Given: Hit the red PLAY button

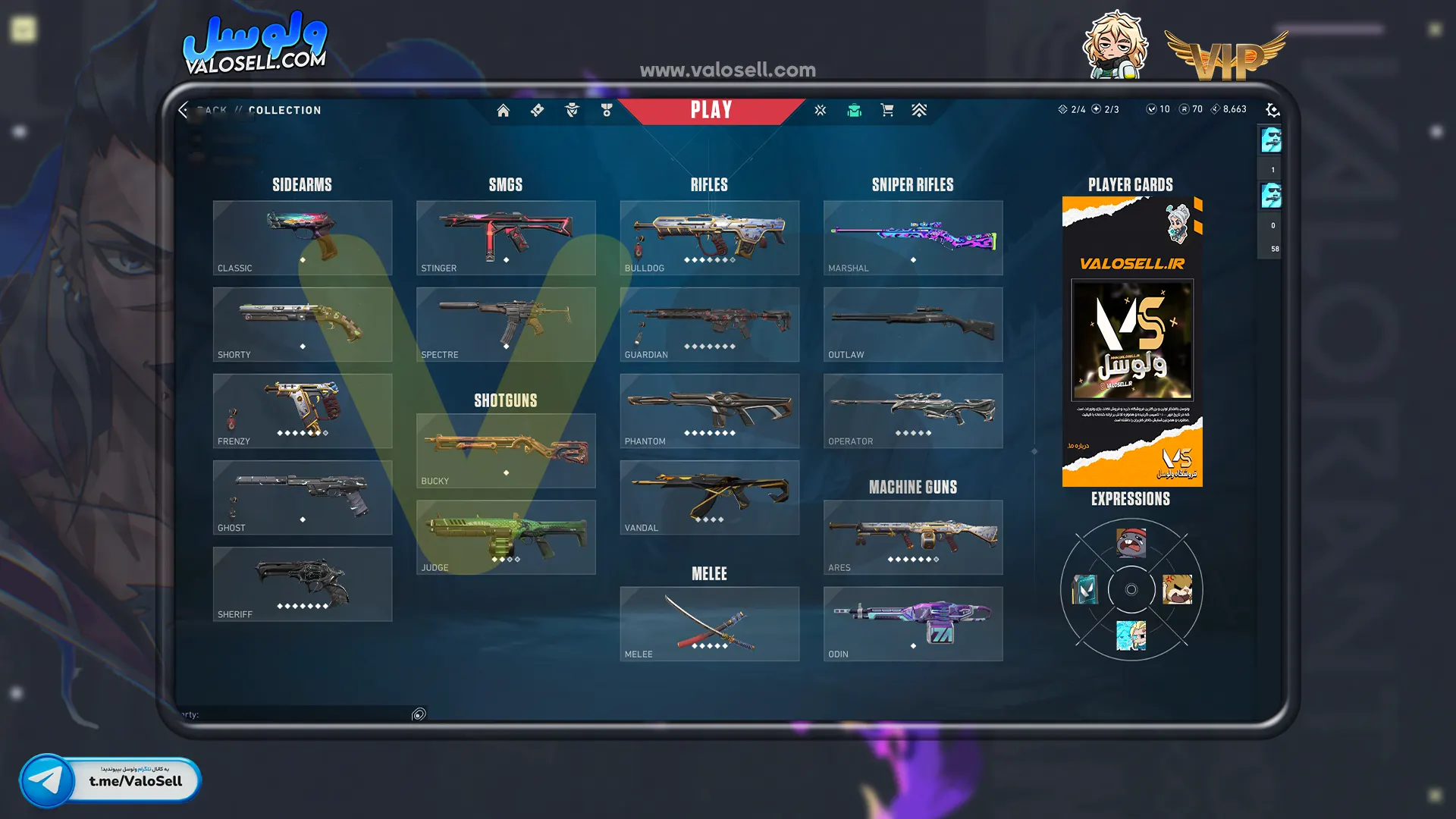Looking at the screenshot, I should tap(711, 111).
